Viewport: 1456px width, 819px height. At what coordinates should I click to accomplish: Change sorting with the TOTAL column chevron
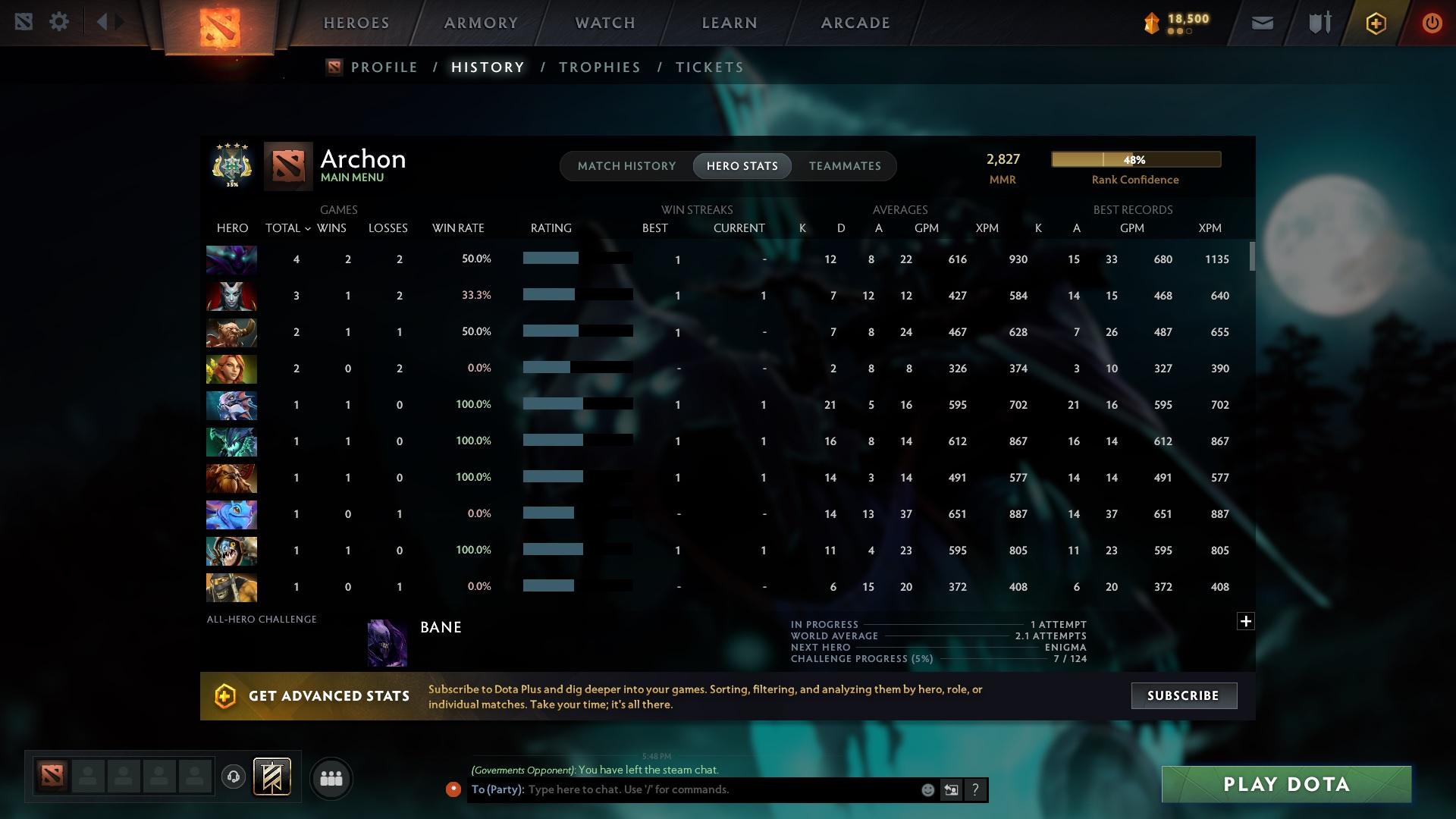306,227
